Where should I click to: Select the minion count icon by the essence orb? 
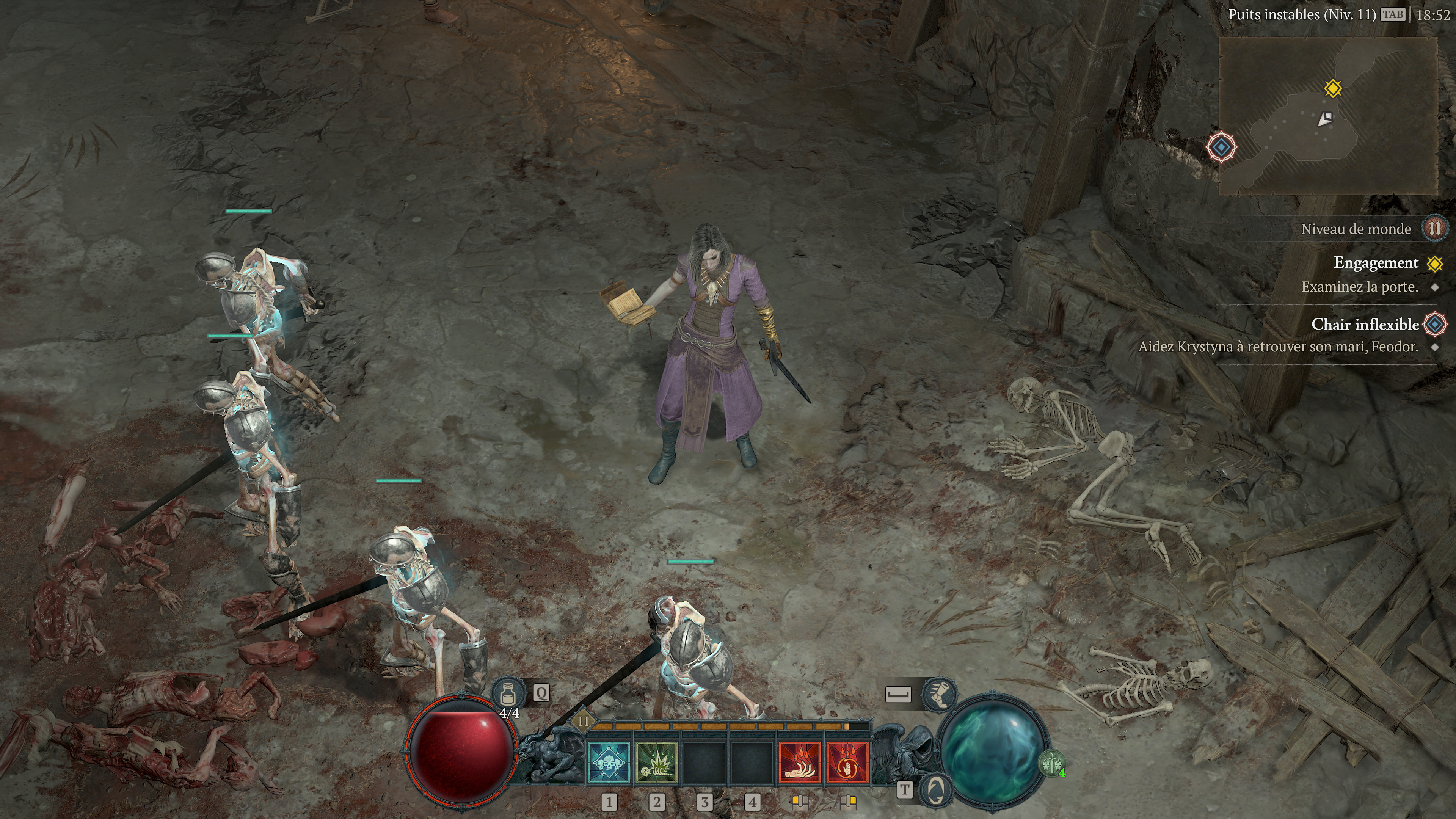(x=1051, y=764)
